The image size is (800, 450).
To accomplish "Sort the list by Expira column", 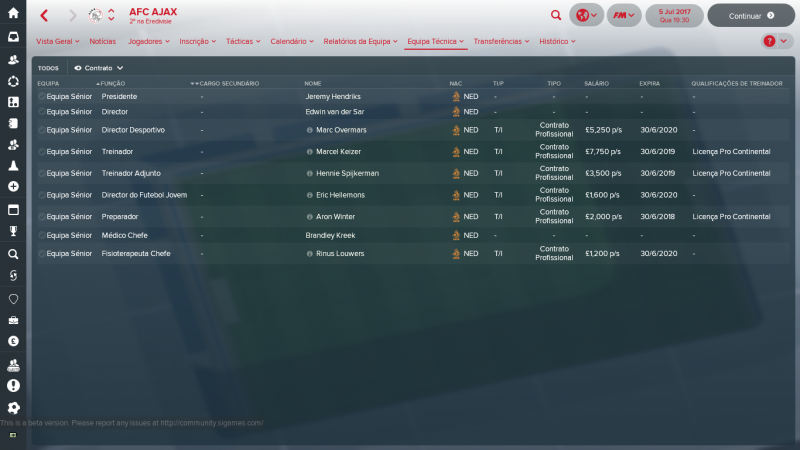I will [x=650, y=83].
